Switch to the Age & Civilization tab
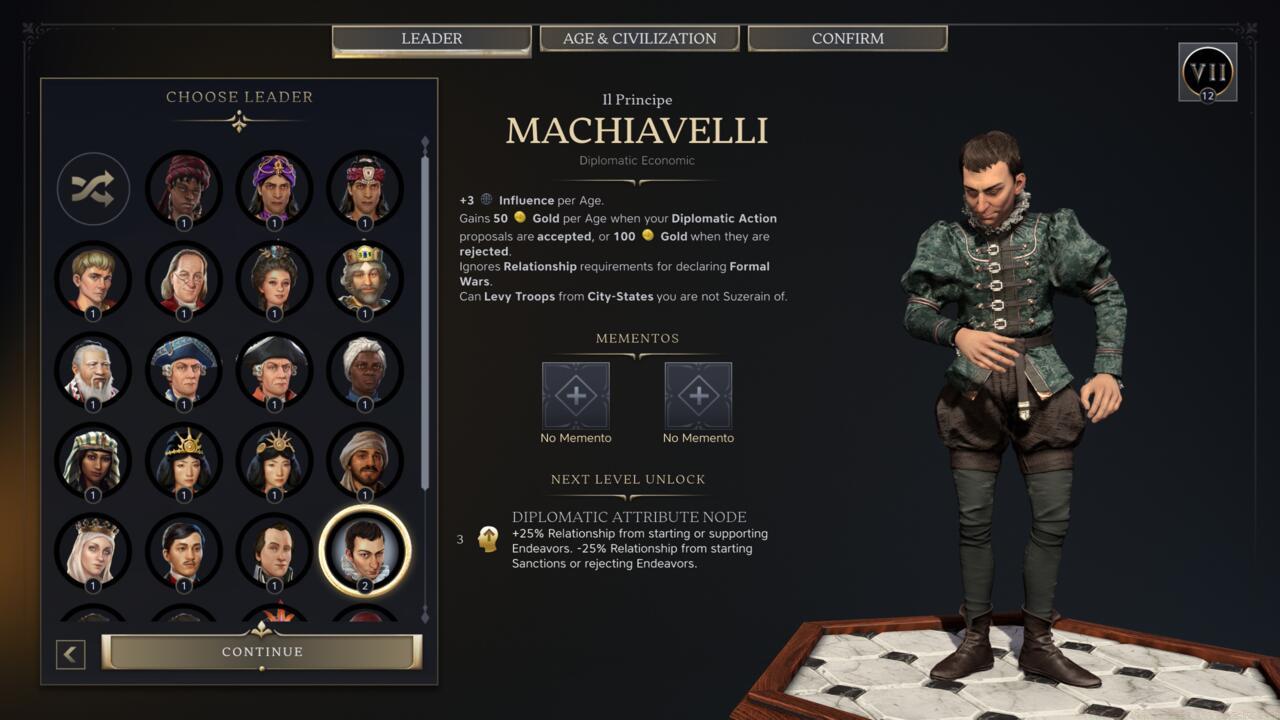This screenshot has height=720, width=1280. tap(639, 38)
